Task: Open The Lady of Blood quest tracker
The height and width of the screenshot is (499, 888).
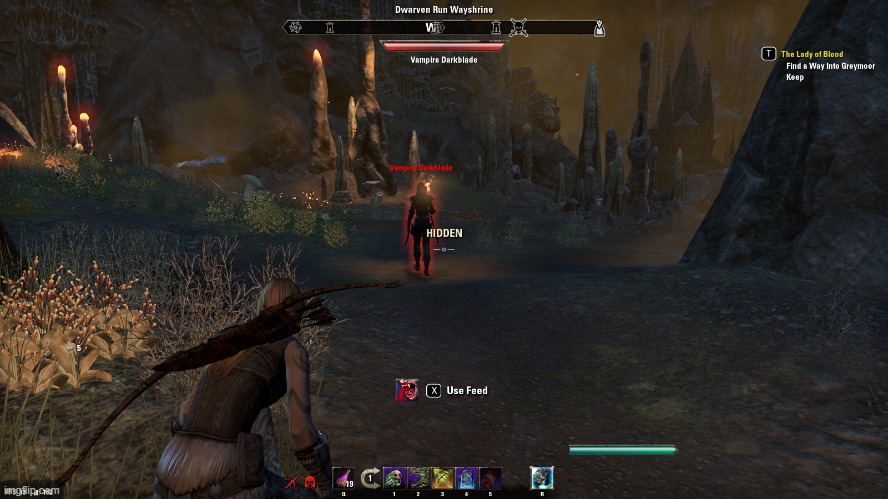Action: pyautogui.click(x=812, y=54)
